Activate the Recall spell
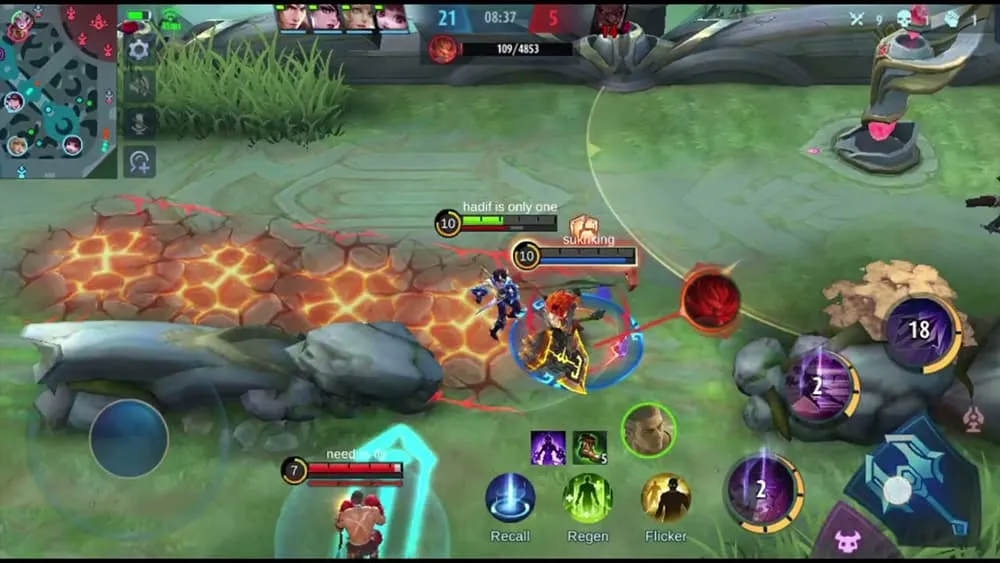Screen dimensions: 1000x563 (x=510, y=498)
